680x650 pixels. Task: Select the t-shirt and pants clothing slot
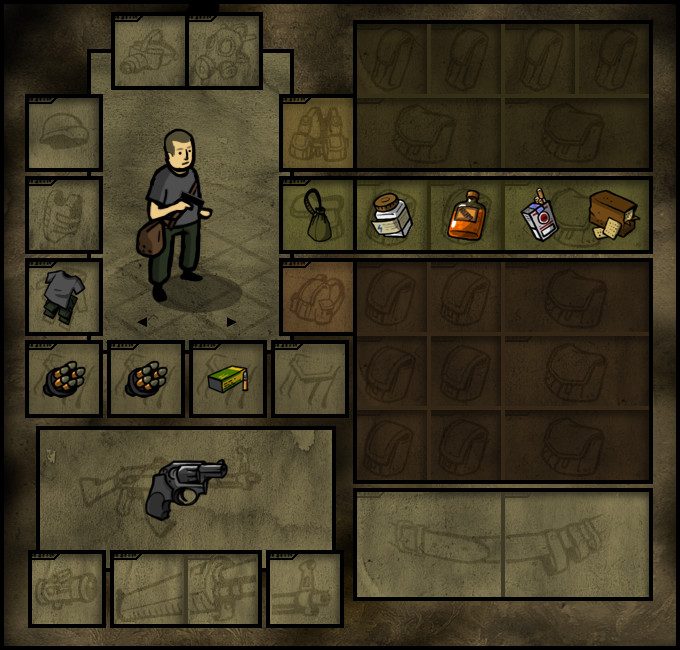pos(64,297)
